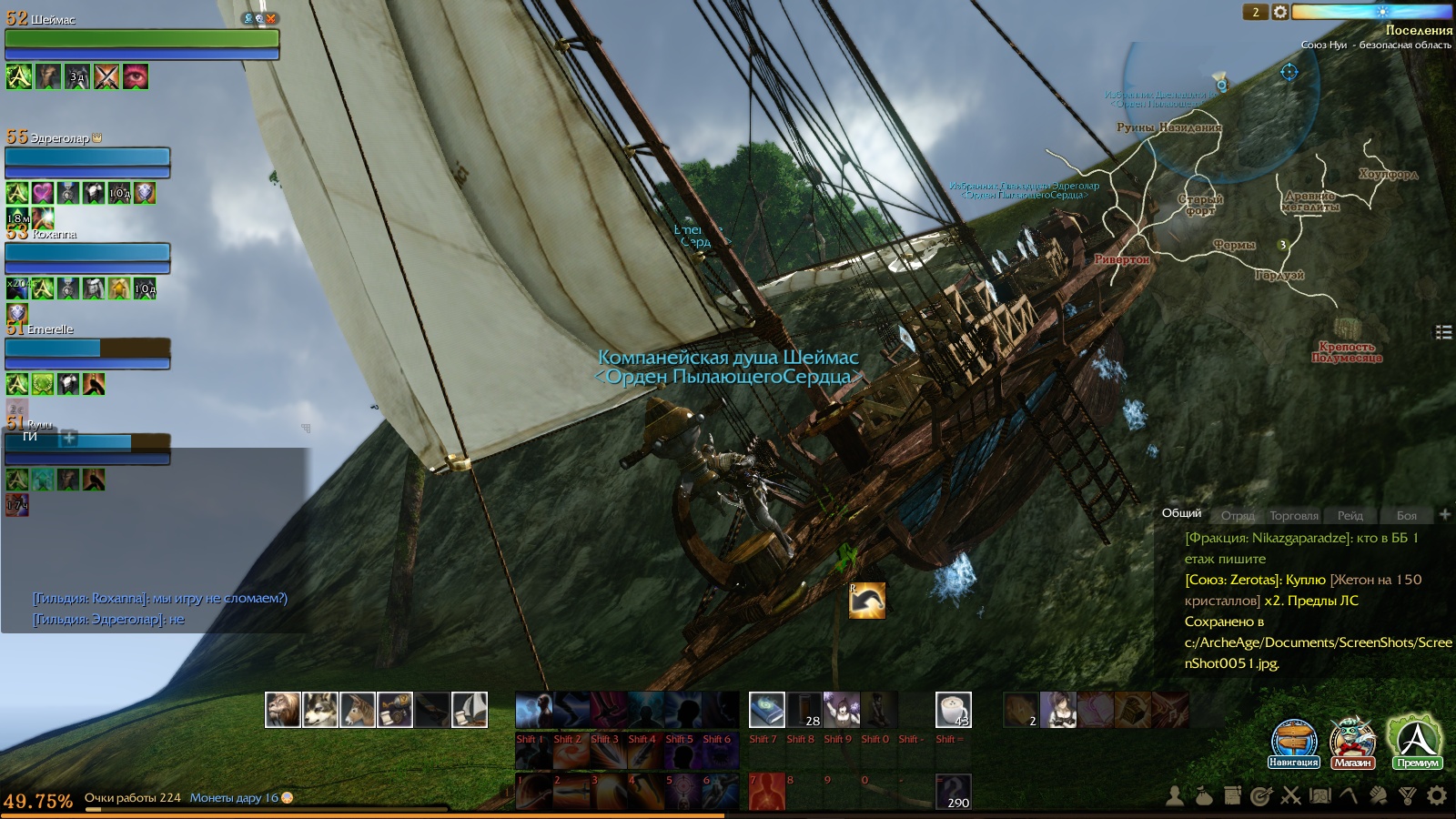
Task: Open the crossed swords menu icon
Action: click(x=1290, y=796)
